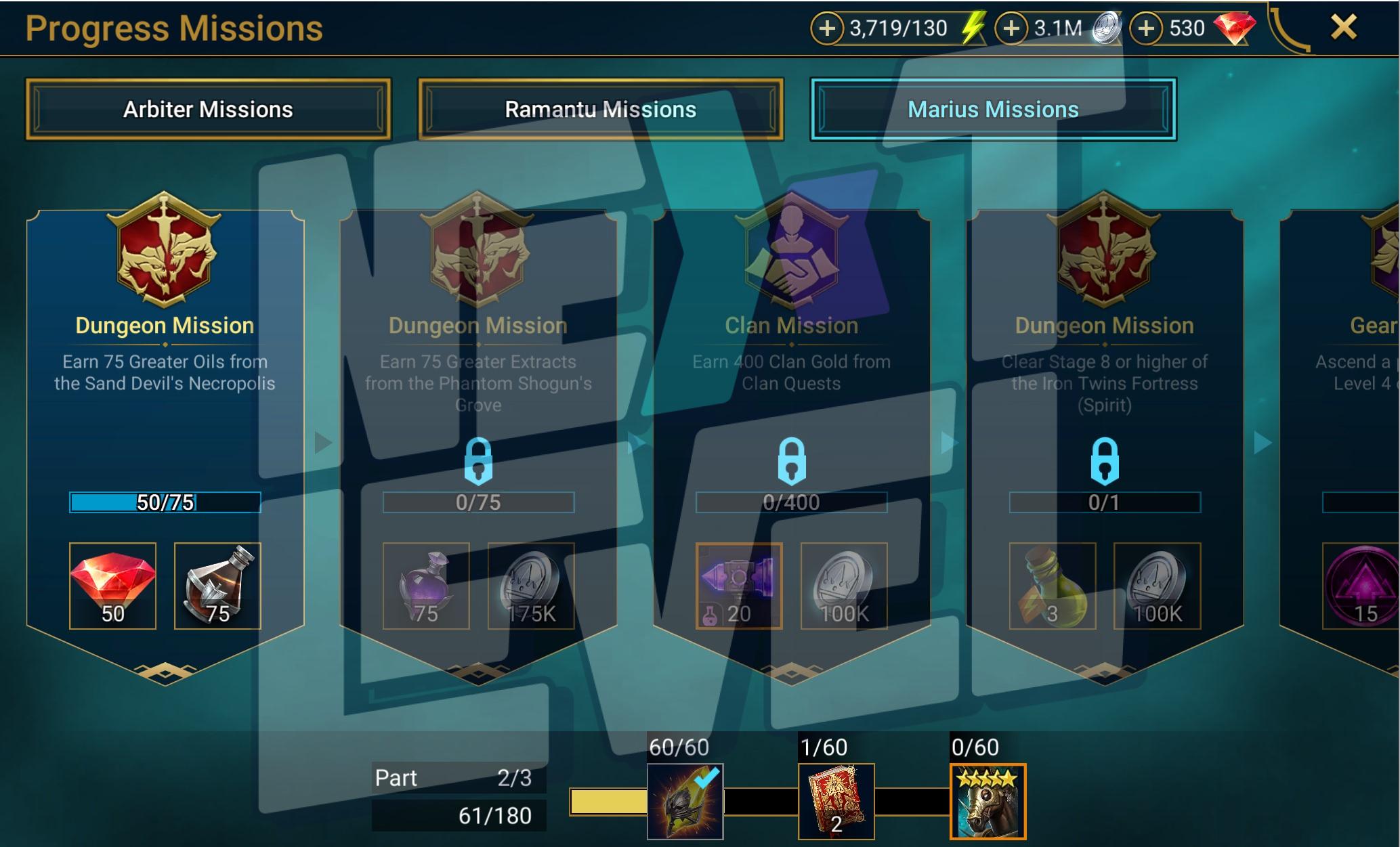Select the locked Iron Twins Fortress mission
1400x847 pixels.
click(1104, 406)
